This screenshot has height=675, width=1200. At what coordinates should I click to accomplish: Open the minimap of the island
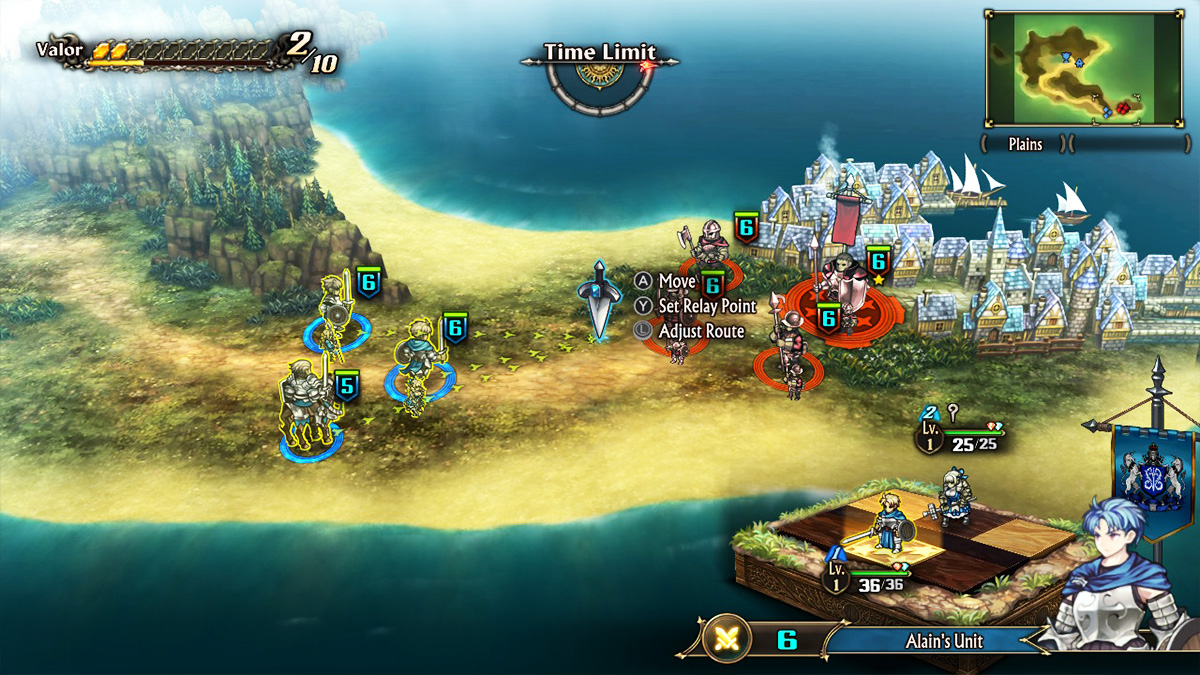click(1083, 68)
